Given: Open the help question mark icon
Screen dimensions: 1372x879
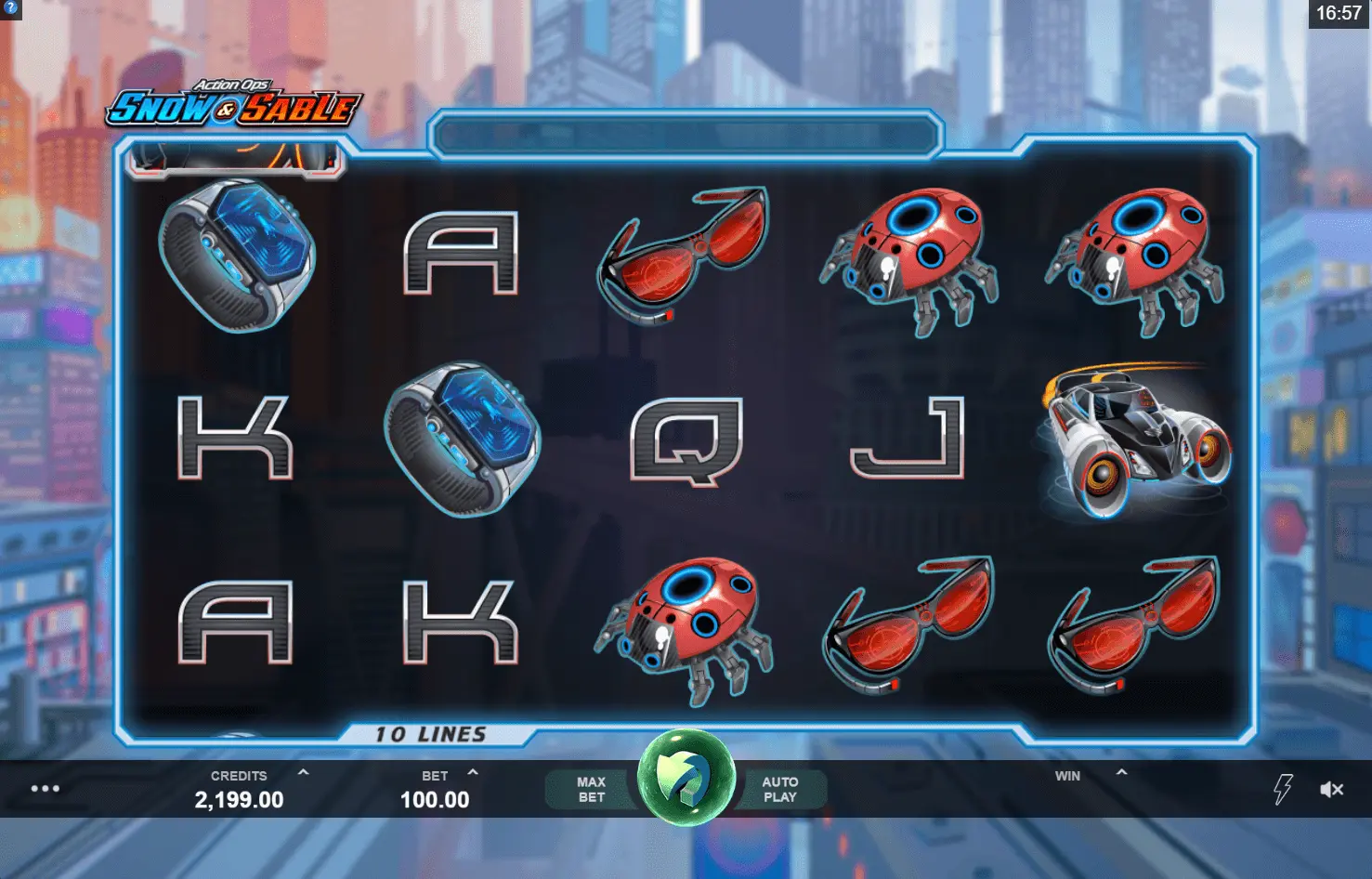Looking at the screenshot, I should click(9, 8).
